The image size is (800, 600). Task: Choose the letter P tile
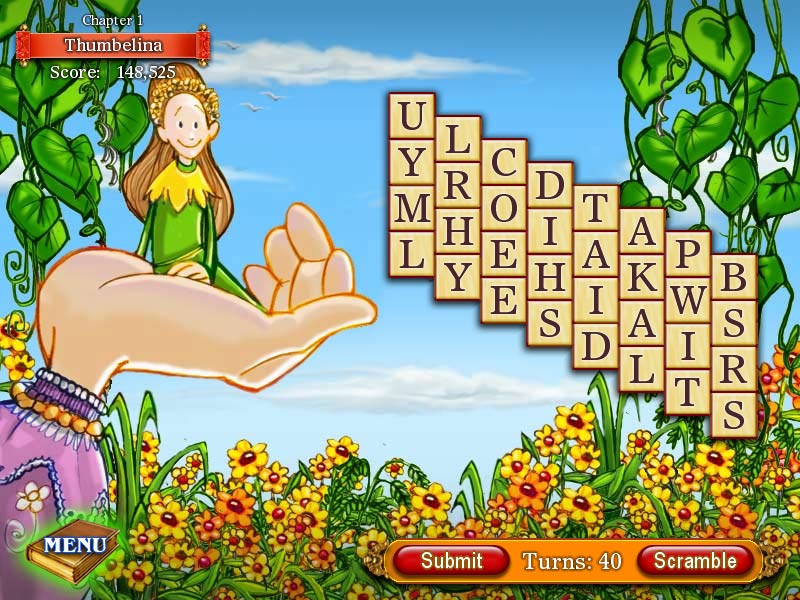coord(688,254)
